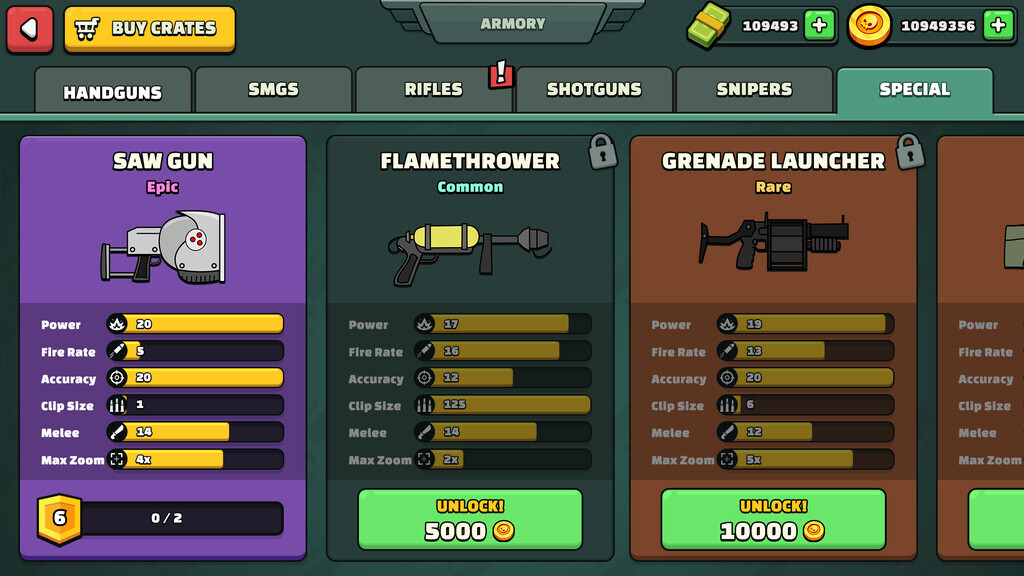Add more gold coins with the plus button

pyautogui.click(x=998, y=26)
